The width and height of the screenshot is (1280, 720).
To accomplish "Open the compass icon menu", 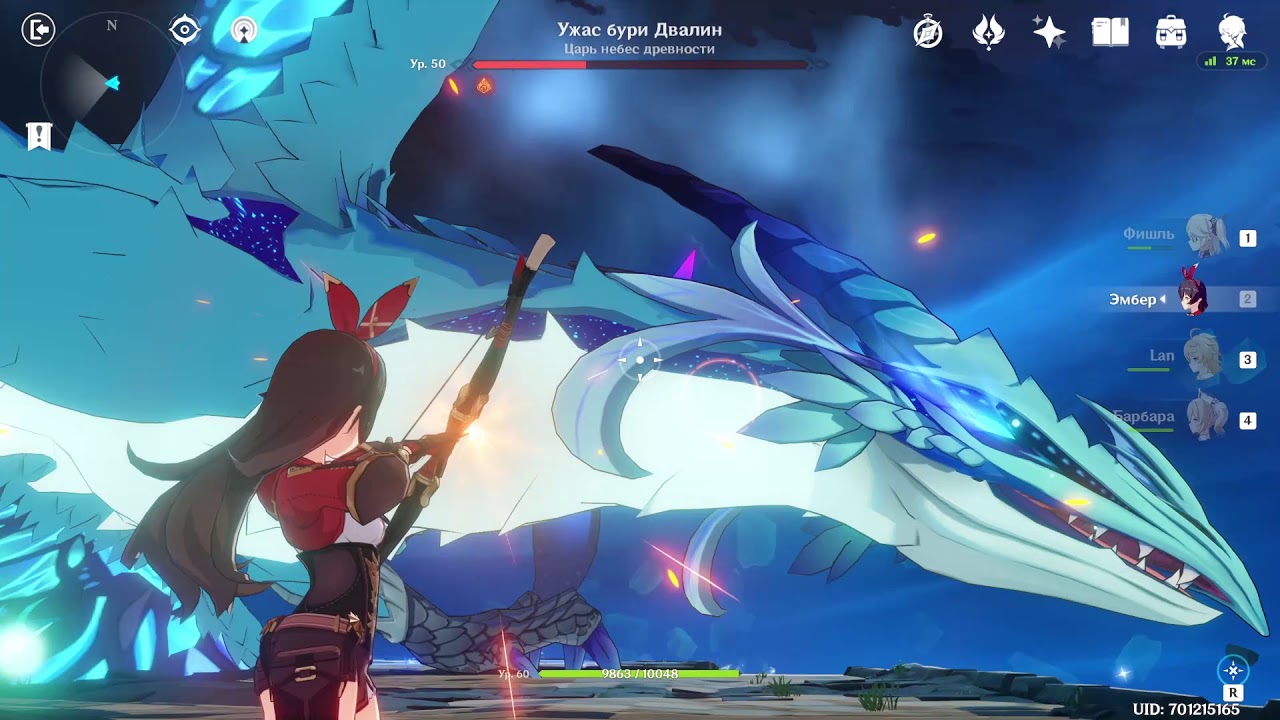I will pos(928,33).
